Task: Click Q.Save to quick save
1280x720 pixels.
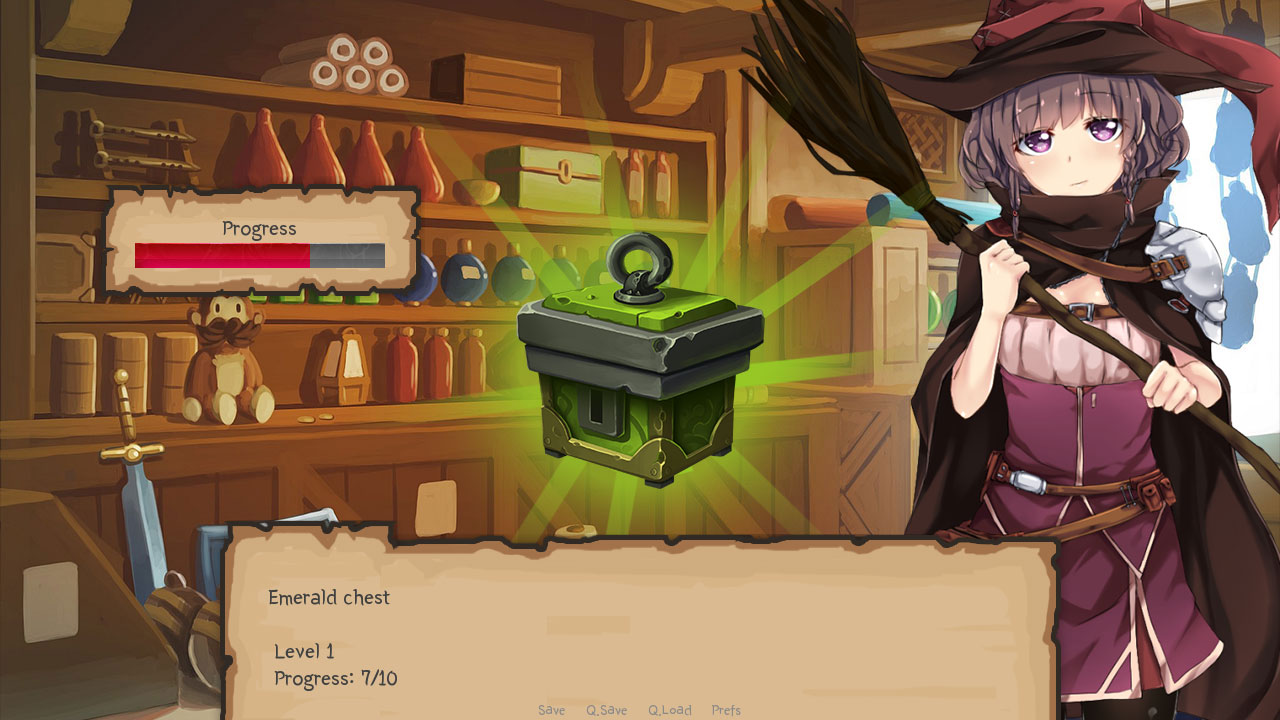Action: 606,710
